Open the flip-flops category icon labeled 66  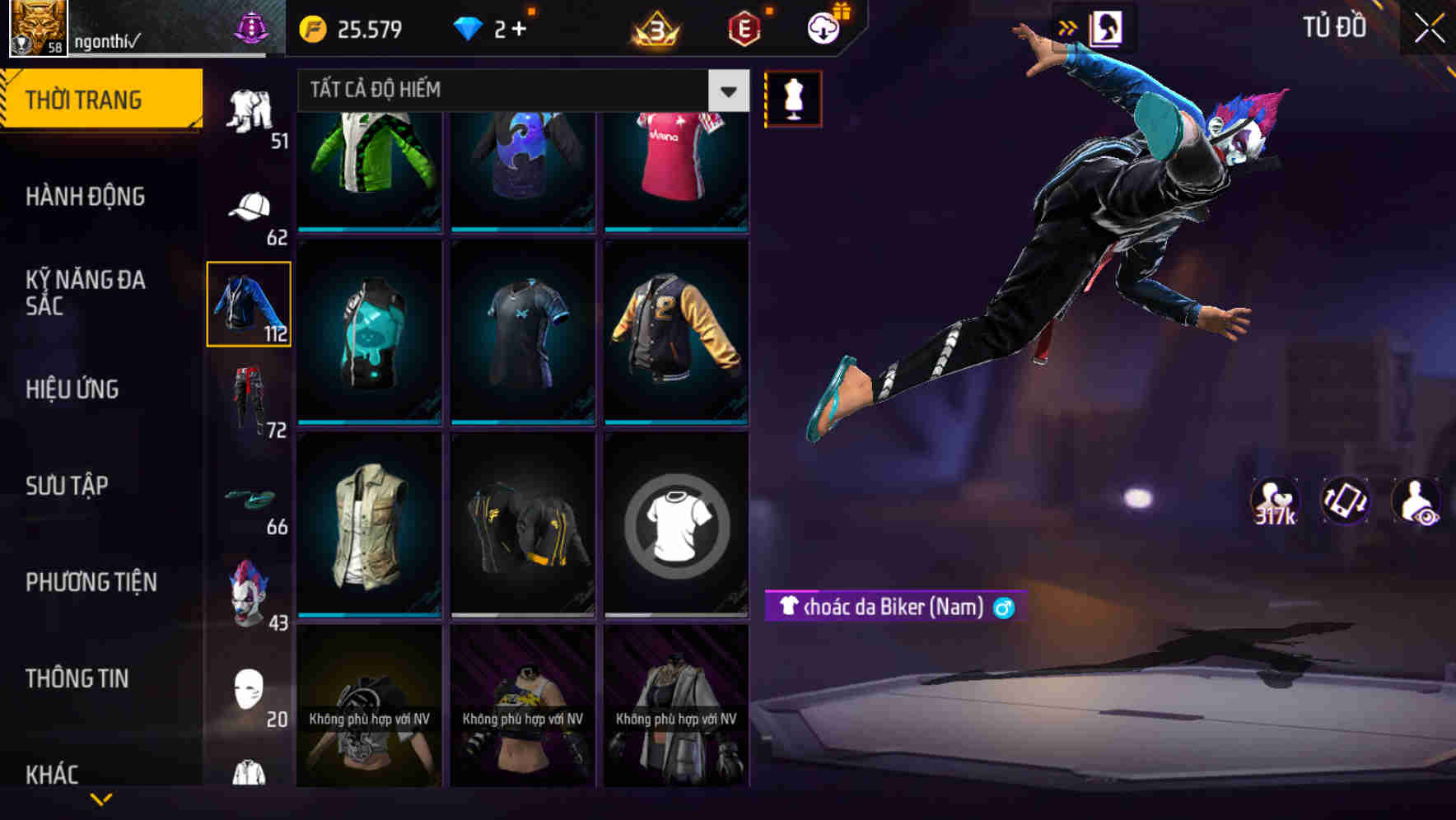coord(251,498)
